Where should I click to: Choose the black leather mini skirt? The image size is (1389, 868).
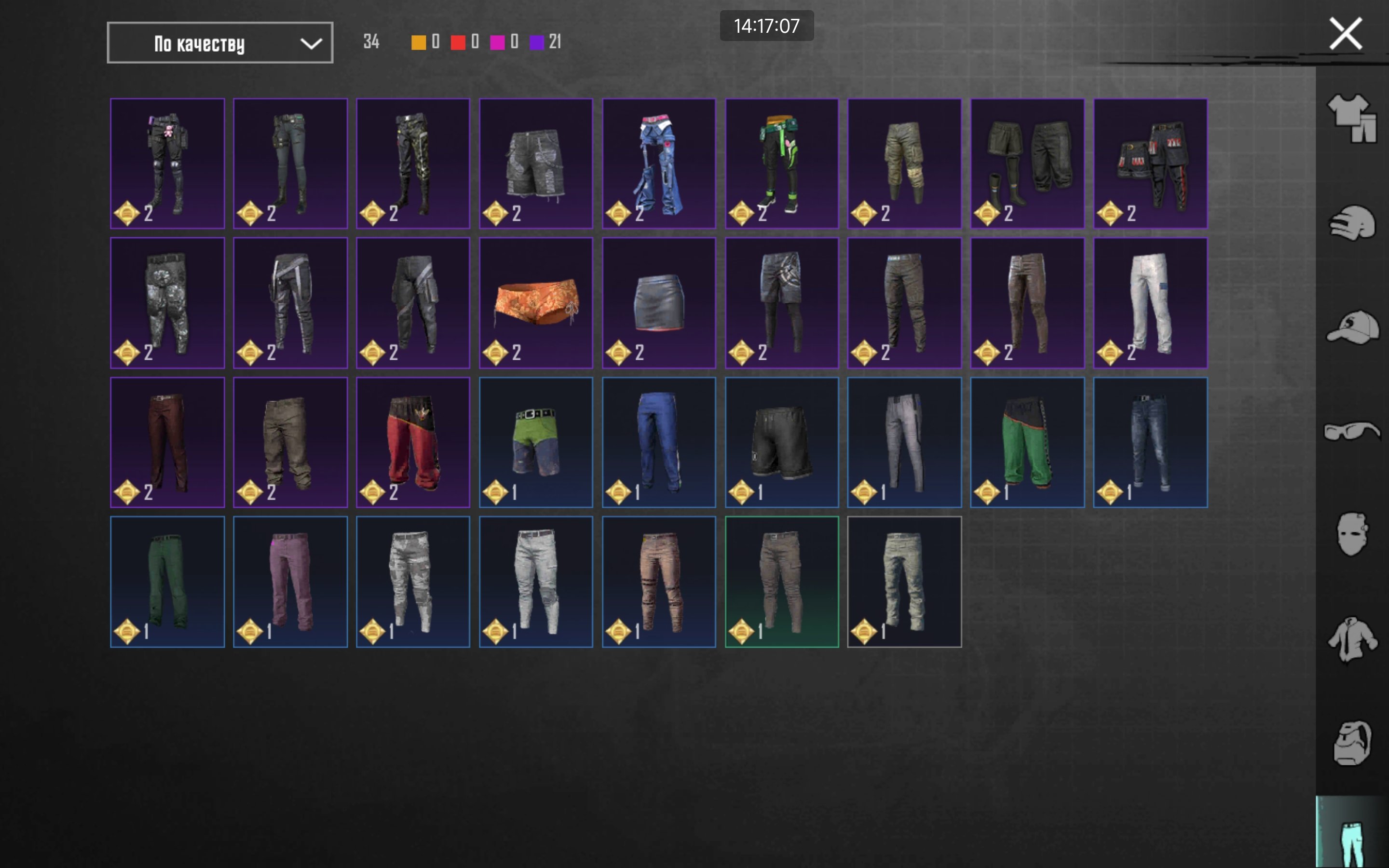pos(658,302)
